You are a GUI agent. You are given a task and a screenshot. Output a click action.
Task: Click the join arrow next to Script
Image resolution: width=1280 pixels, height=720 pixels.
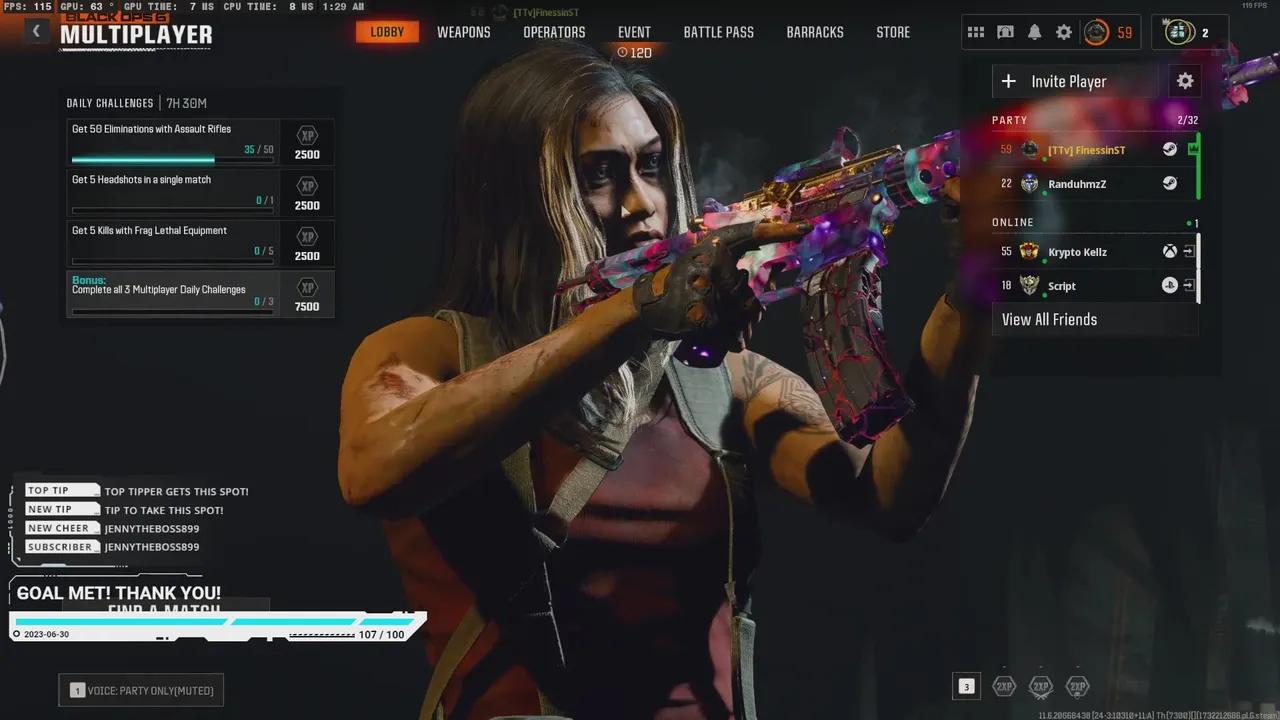coord(1189,285)
